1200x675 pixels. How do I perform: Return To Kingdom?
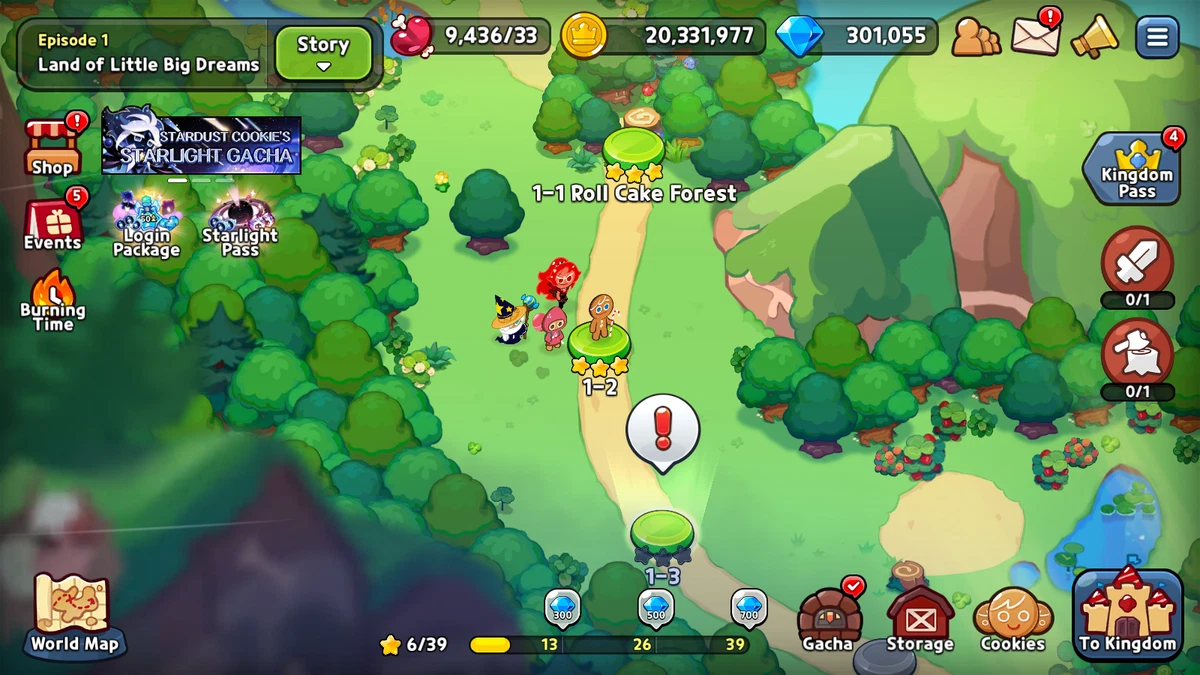1128,614
